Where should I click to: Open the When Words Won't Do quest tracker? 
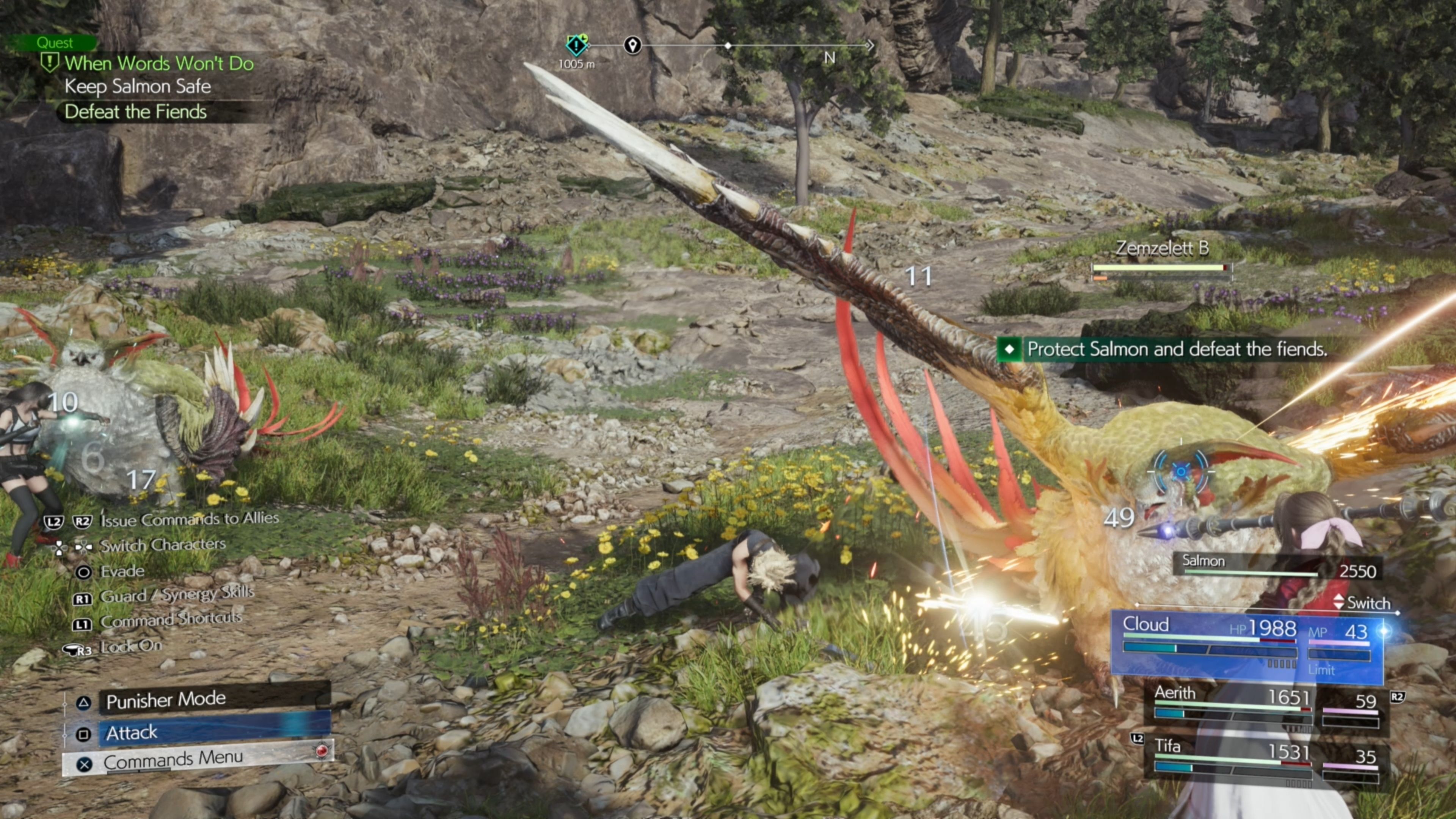[x=158, y=63]
